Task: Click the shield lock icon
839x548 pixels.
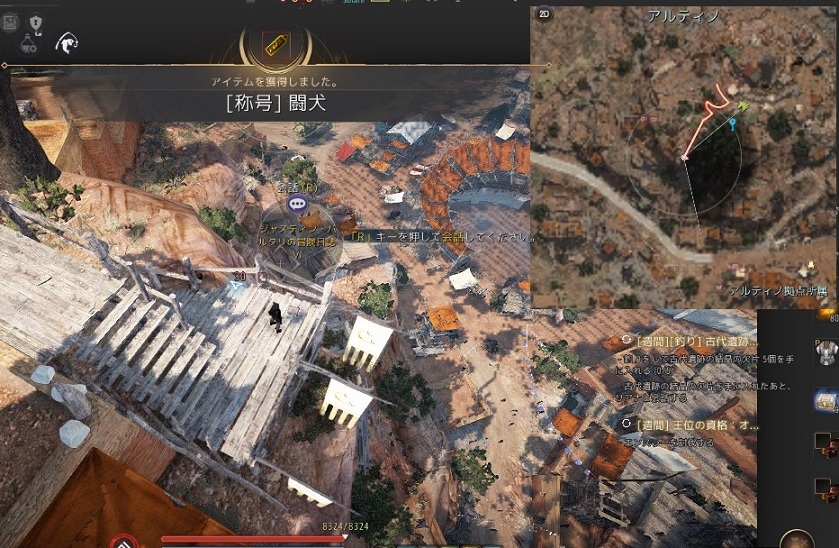Action: coord(37,21)
